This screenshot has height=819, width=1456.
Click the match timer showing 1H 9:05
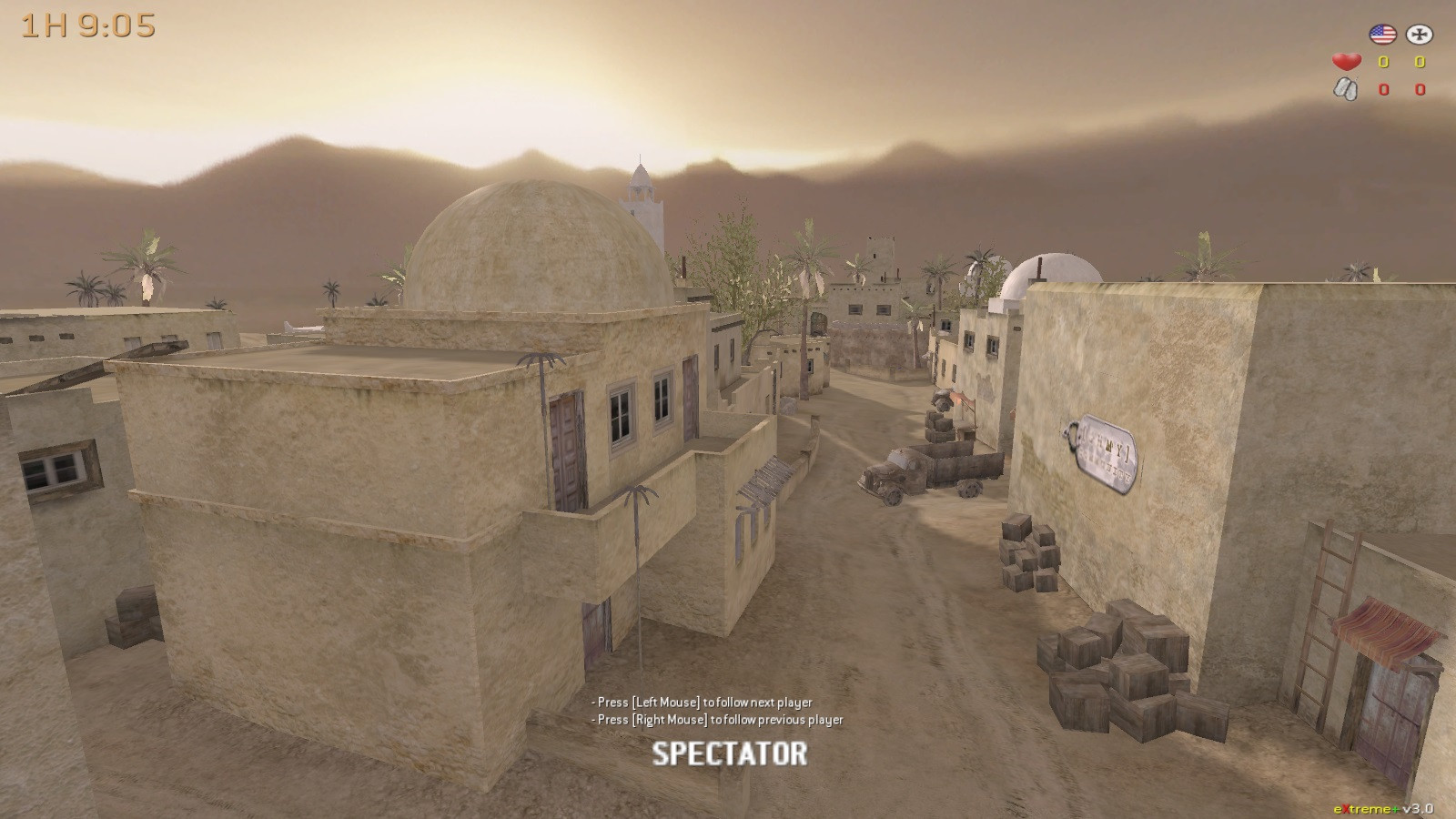click(86, 26)
